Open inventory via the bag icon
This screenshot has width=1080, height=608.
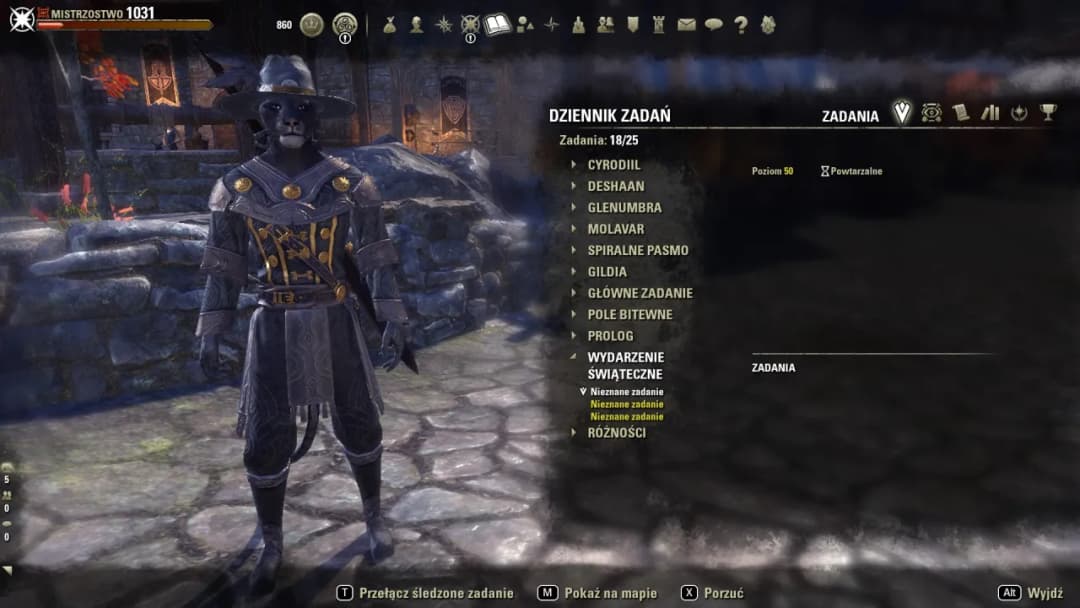coord(389,25)
